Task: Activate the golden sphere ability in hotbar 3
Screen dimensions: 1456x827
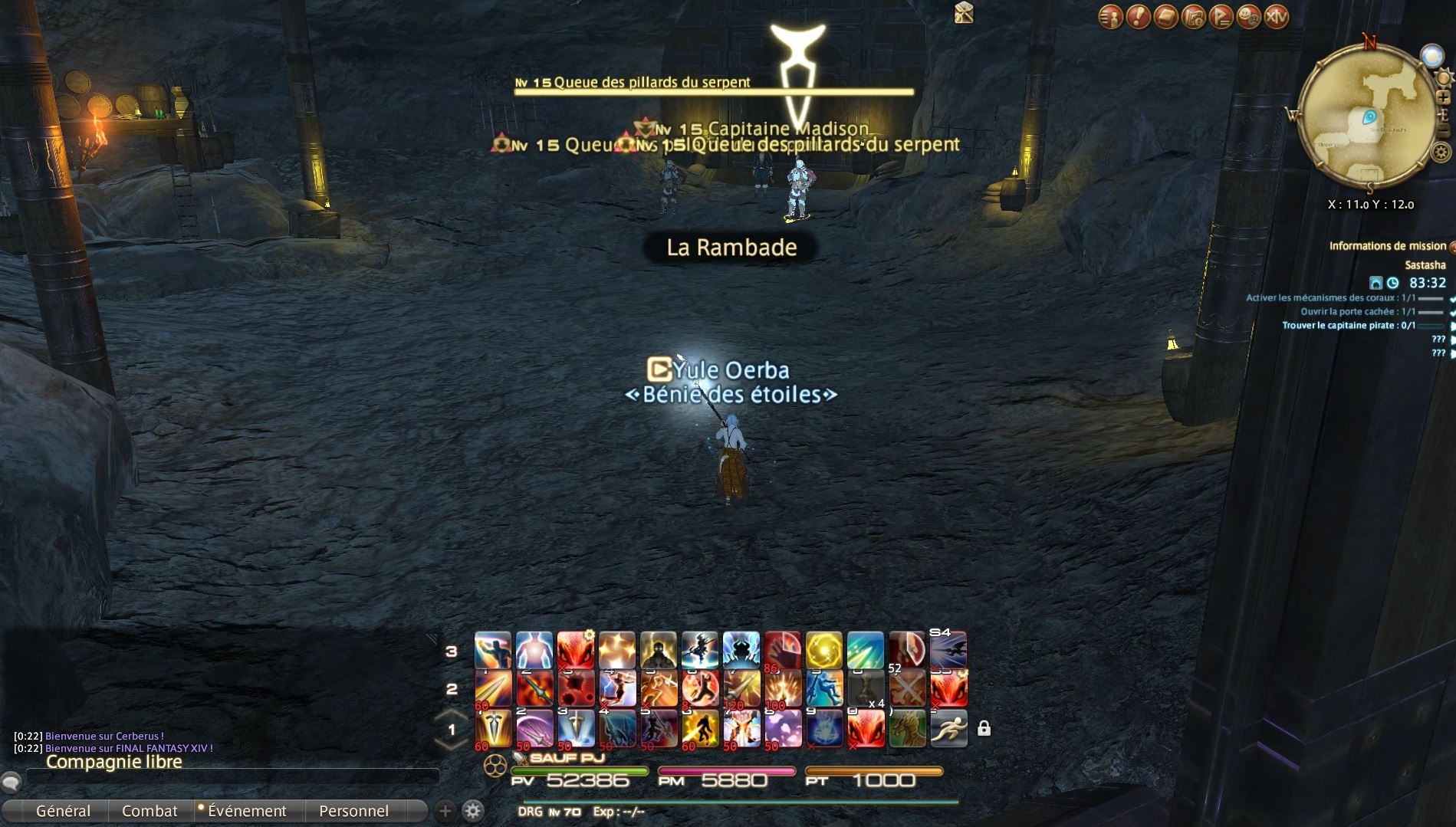Action: pyautogui.click(x=824, y=650)
